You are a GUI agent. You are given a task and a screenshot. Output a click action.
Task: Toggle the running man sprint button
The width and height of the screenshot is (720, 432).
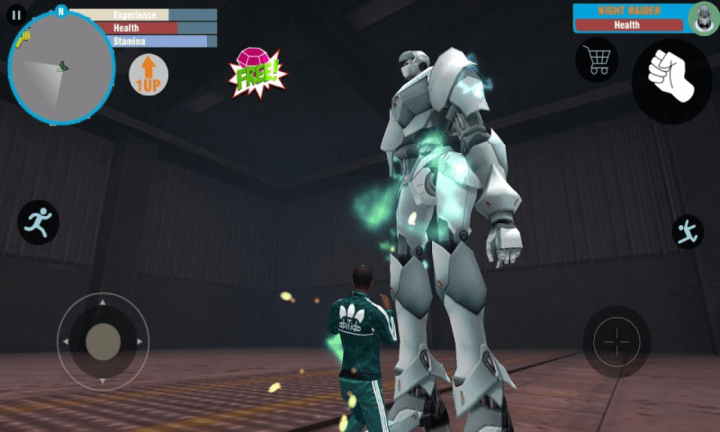(38, 221)
